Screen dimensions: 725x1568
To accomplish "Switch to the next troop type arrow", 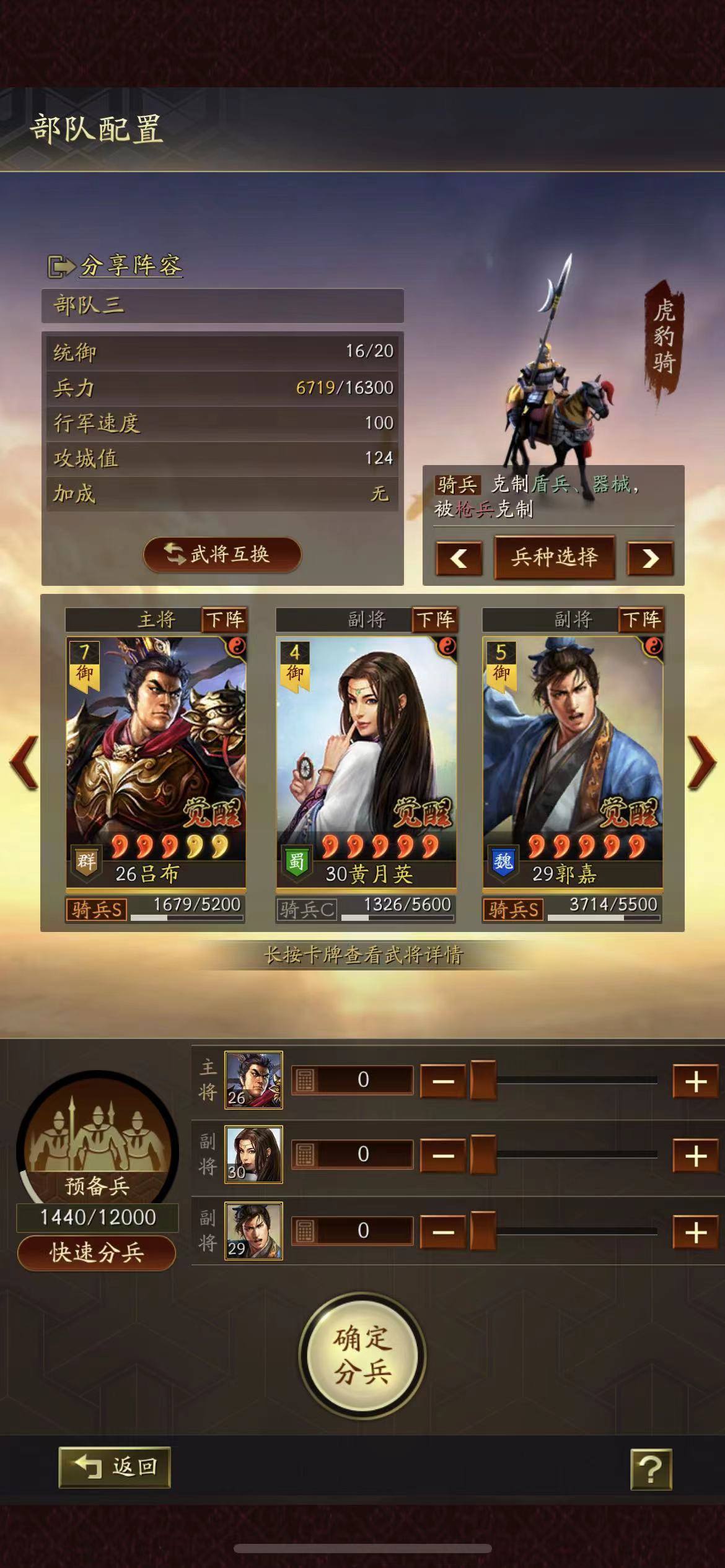I will [650, 559].
